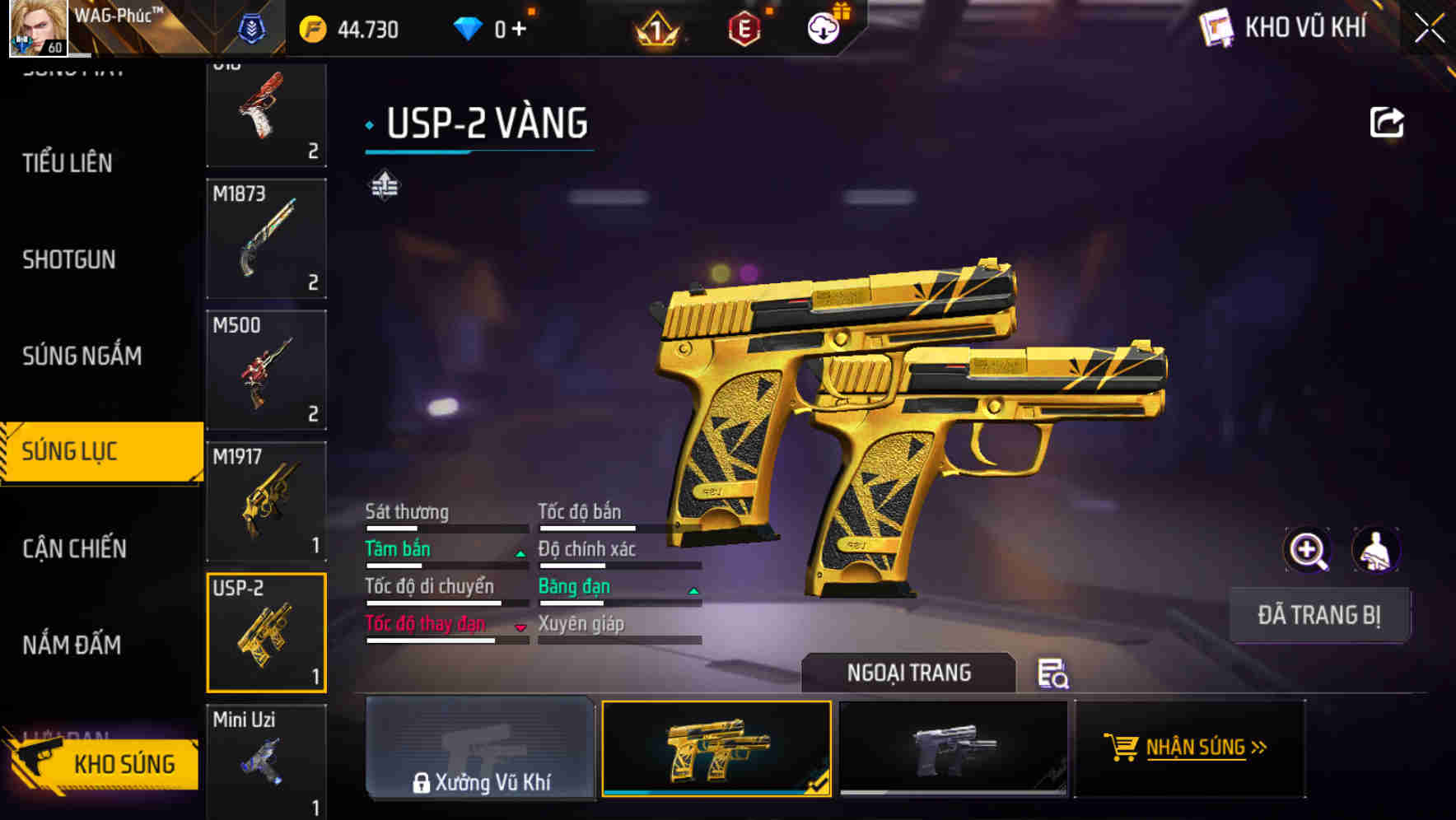Image resolution: width=1456 pixels, height=820 pixels.
Task: Expand the Tầm bắn stat indicator arrow
Action: 520,553
